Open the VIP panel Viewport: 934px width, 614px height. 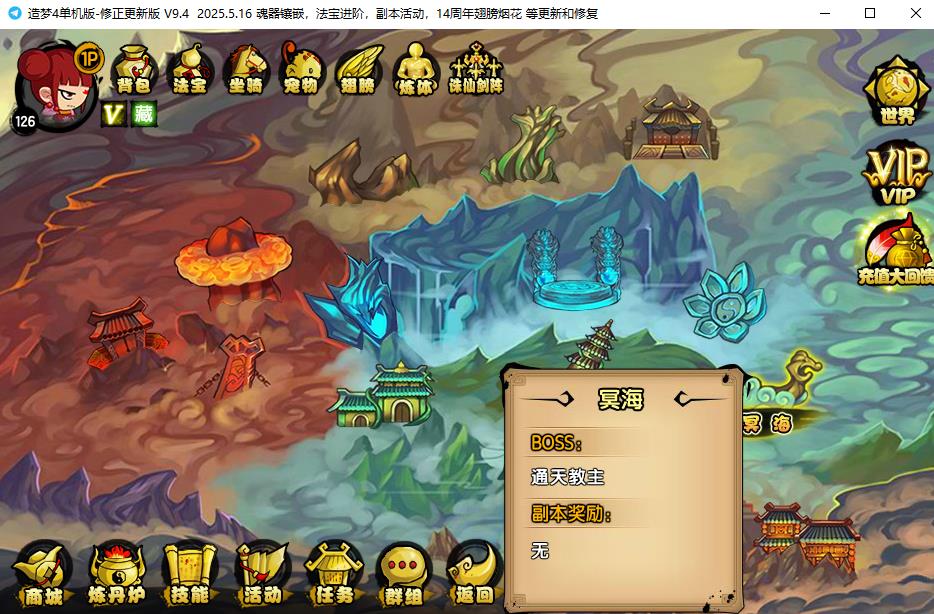896,176
